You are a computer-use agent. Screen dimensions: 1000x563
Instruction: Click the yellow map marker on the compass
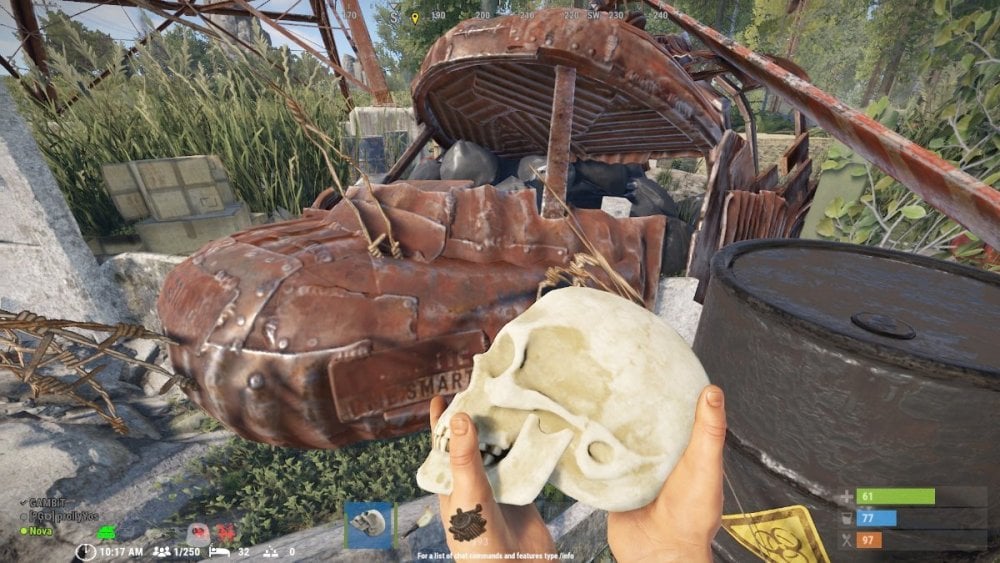[x=415, y=18]
